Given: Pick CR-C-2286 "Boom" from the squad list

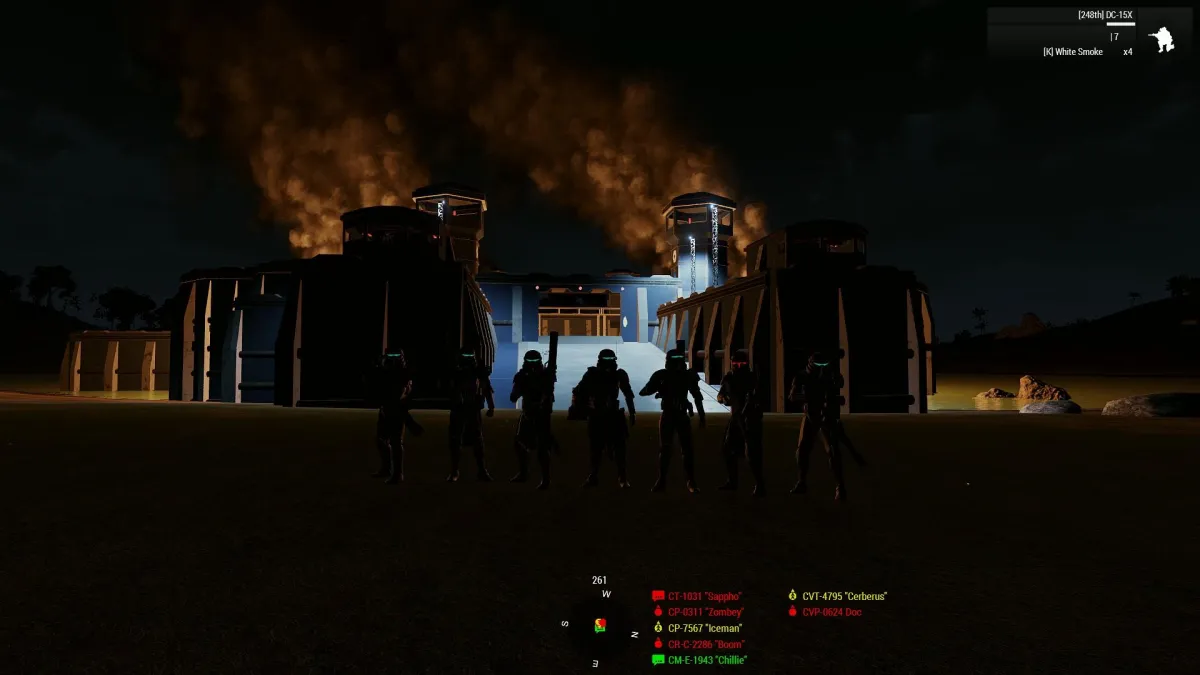Looking at the screenshot, I should [706, 644].
